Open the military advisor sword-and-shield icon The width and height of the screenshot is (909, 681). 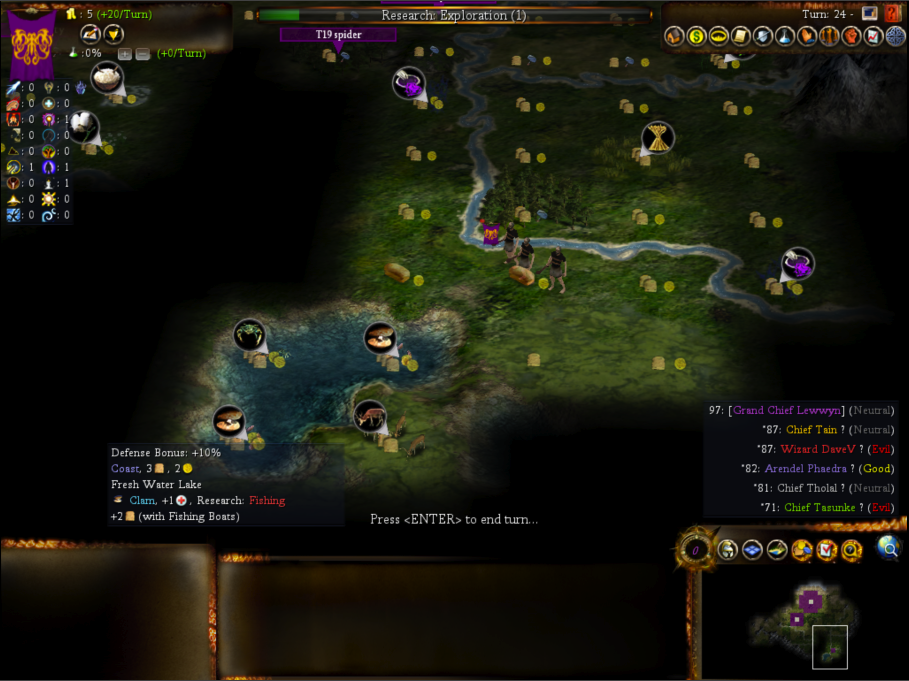coord(763,37)
